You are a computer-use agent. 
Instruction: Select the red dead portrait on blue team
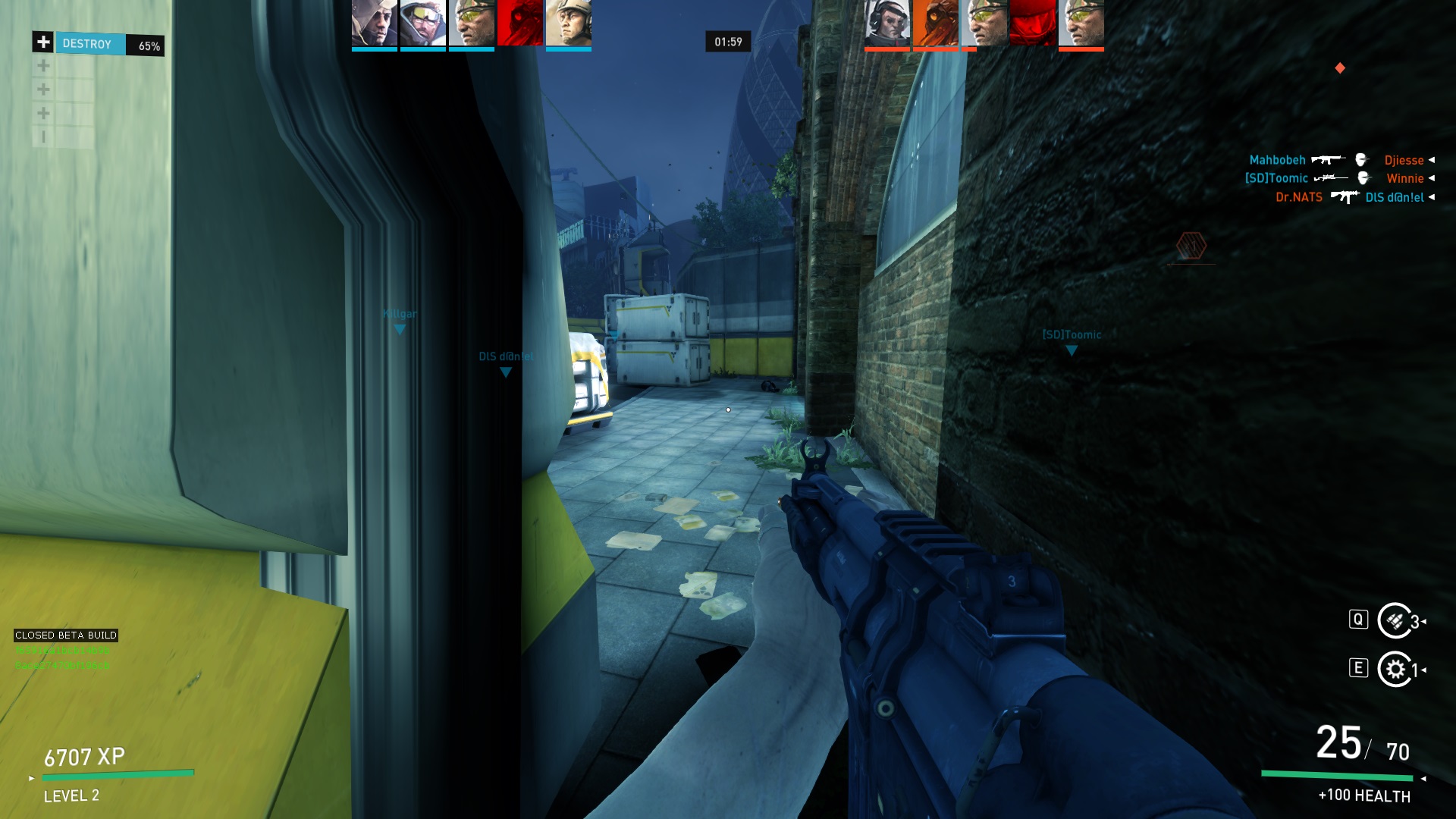(519, 24)
